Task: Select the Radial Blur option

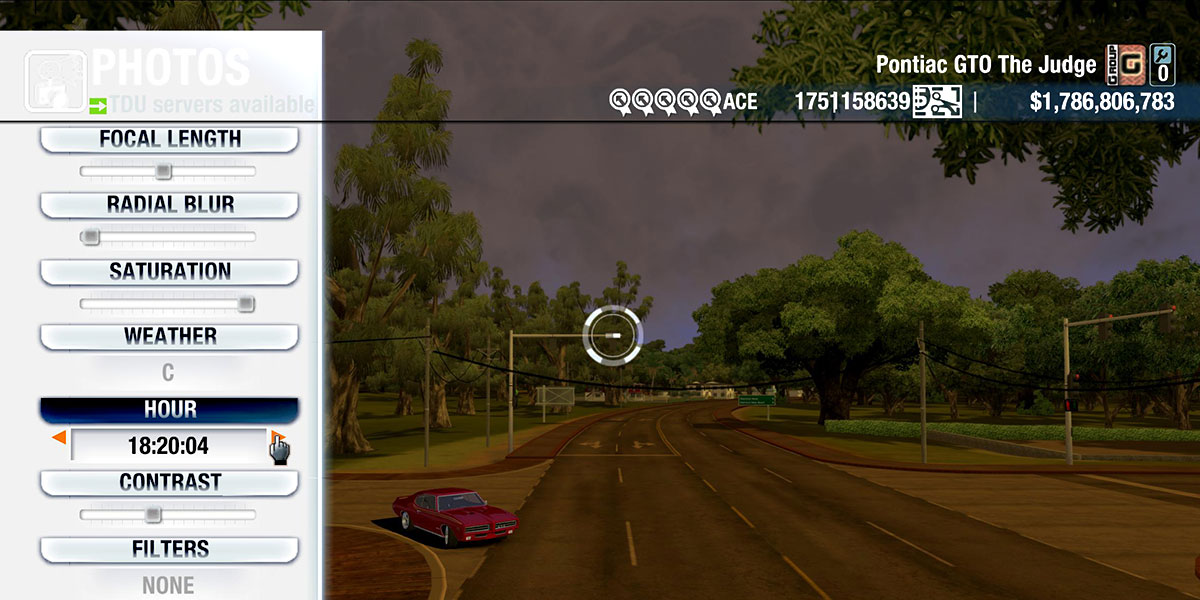Action: click(169, 205)
